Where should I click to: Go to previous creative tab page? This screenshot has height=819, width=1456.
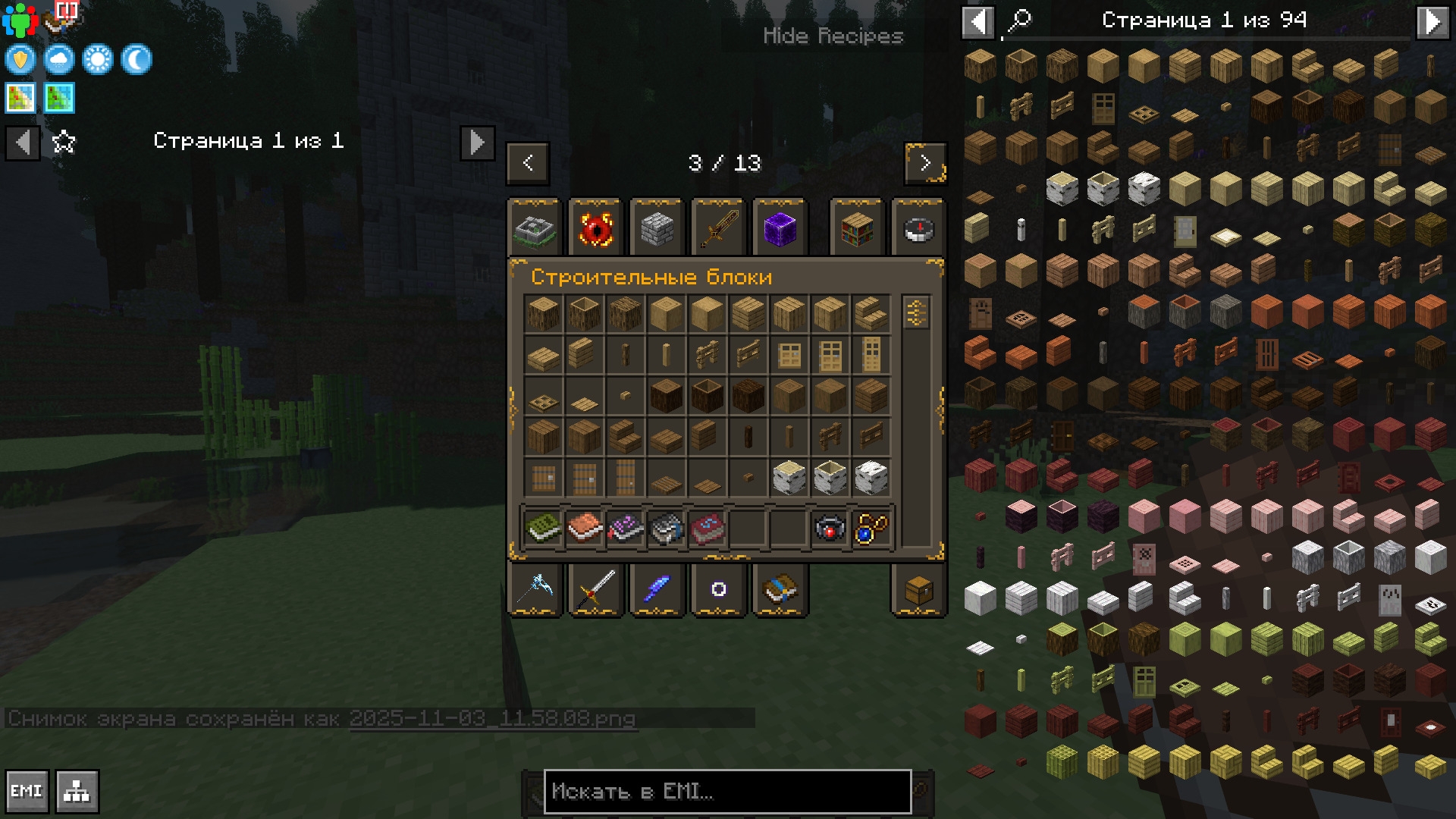click(528, 162)
